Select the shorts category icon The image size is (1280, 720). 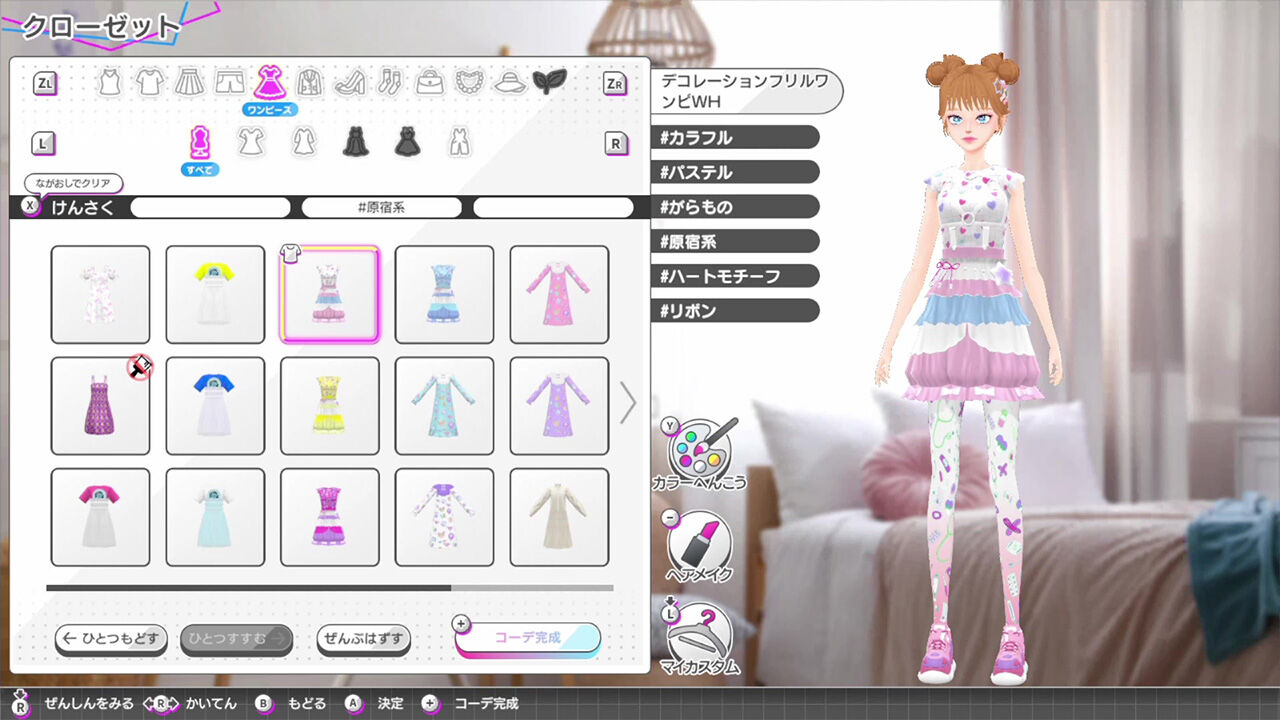[x=230, y=83]
